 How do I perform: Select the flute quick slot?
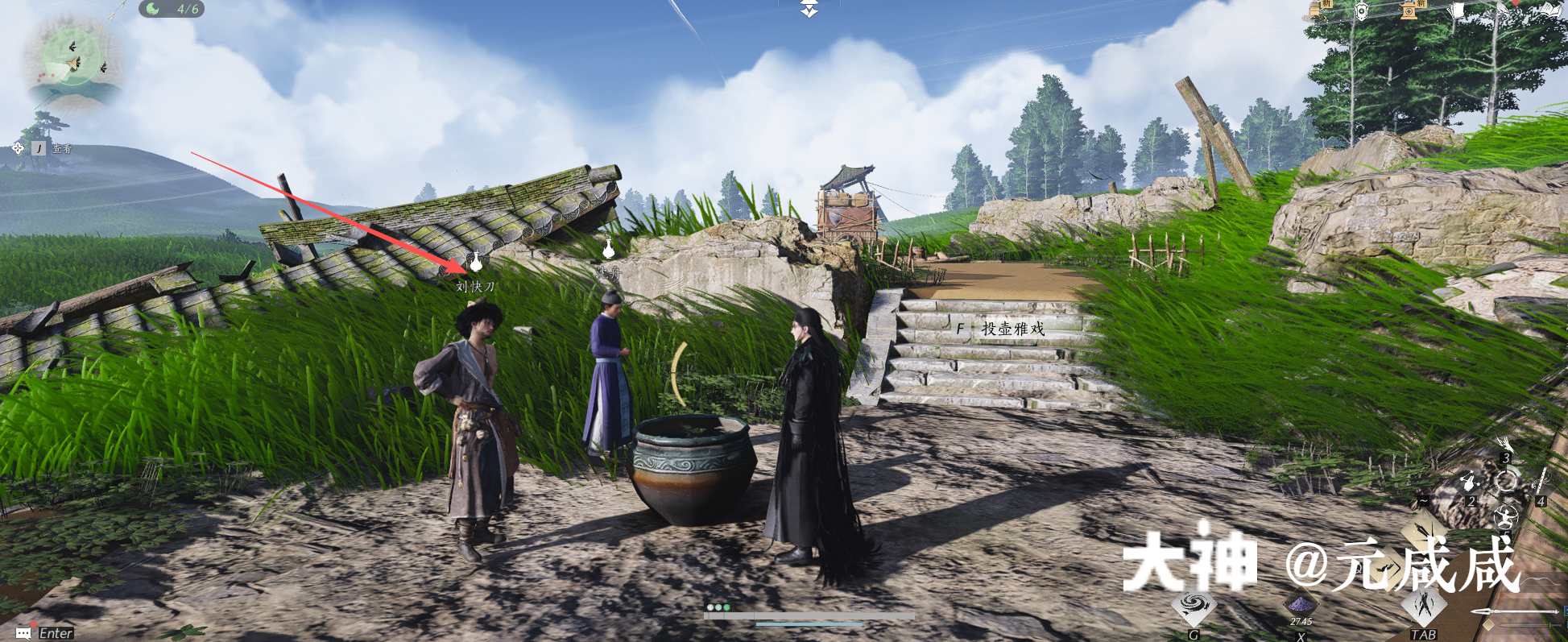coord(1541,481)
